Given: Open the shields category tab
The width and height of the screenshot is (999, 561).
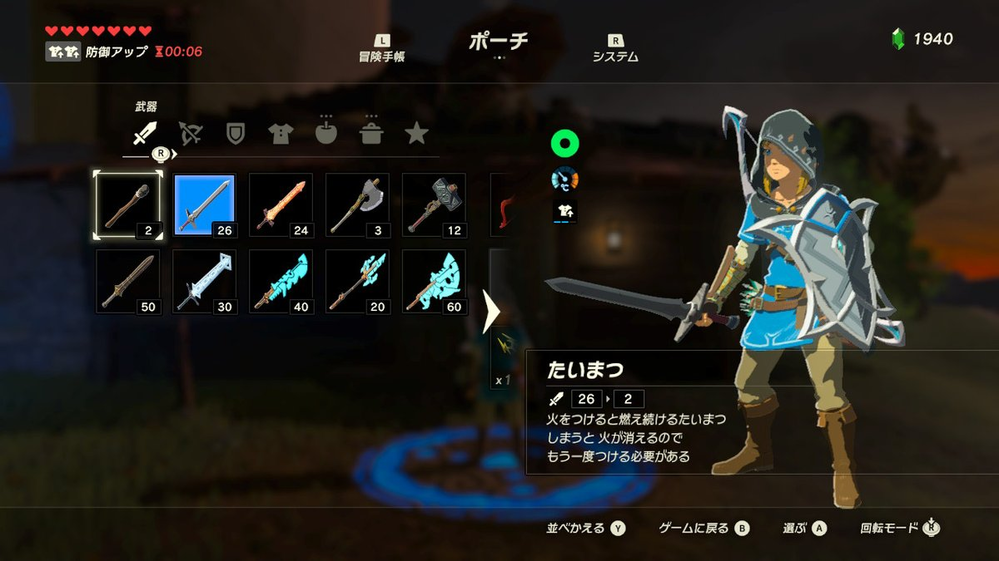Looking at the screenshot, I should tap(236, 133).
